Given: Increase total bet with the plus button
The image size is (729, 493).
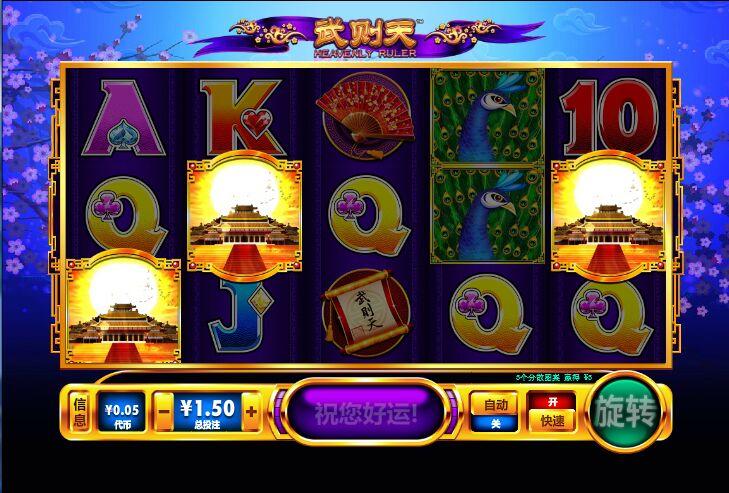Looking at the screenshot, I should click(251, 411).
